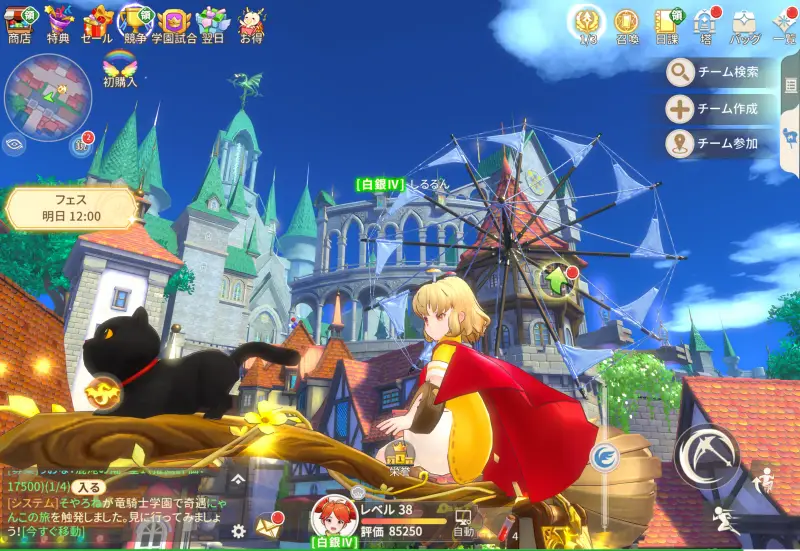Open the お得 deals icon
The width and height of the screenshot is (800, 551).
[x=250, y=22]
